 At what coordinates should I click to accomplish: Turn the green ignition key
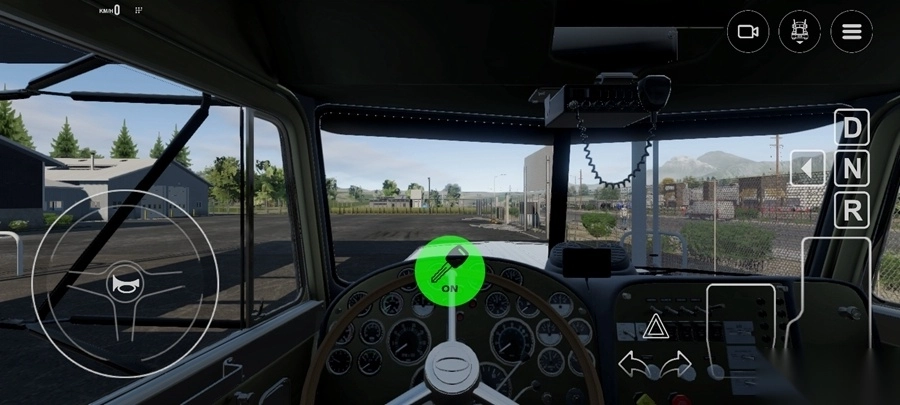450,268
